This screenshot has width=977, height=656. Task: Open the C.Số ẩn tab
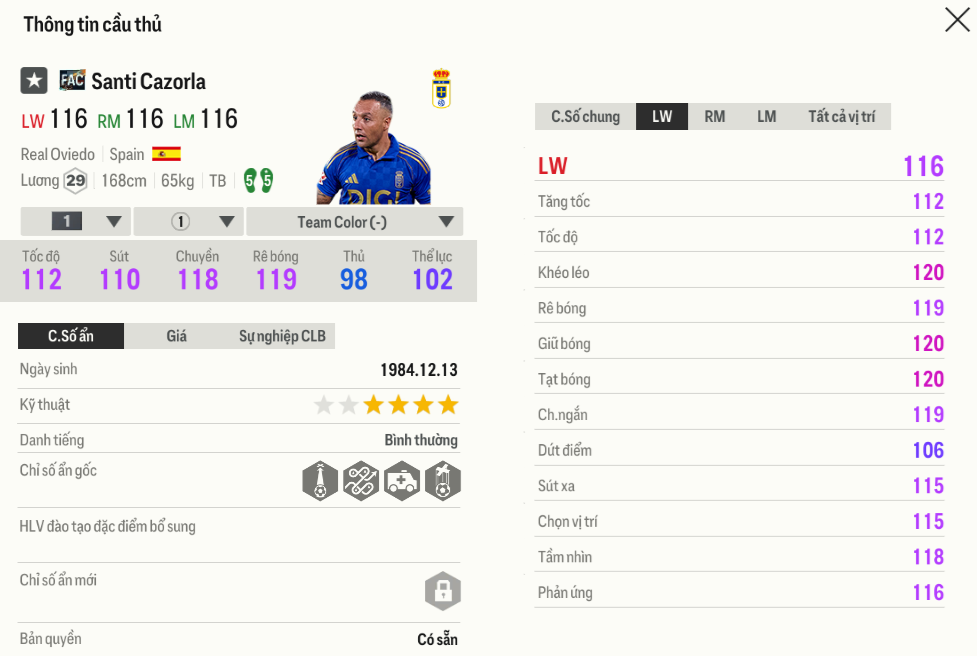click(71, 336)
